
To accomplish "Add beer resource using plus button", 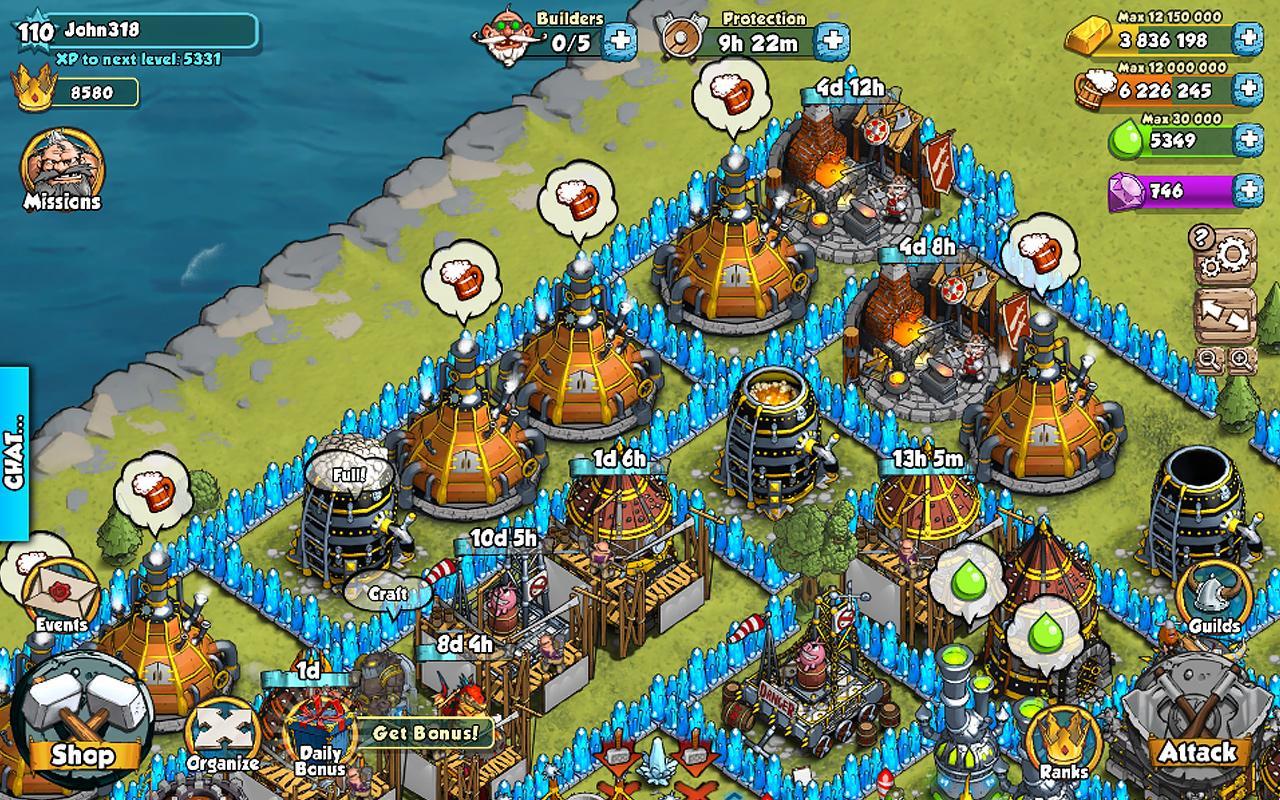I will click(1247, 89).
